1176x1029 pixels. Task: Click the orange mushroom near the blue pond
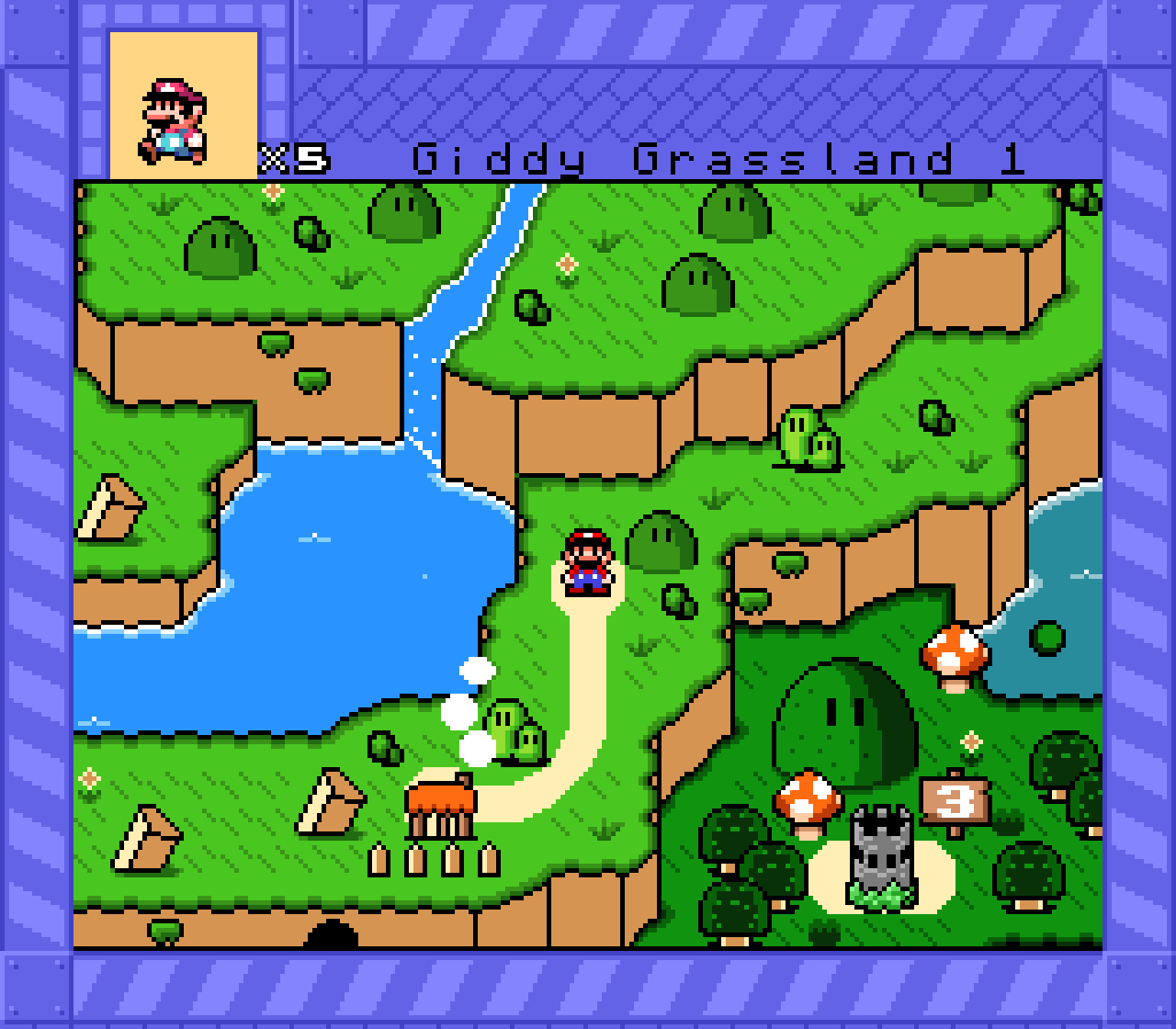[x=954, y=657]
